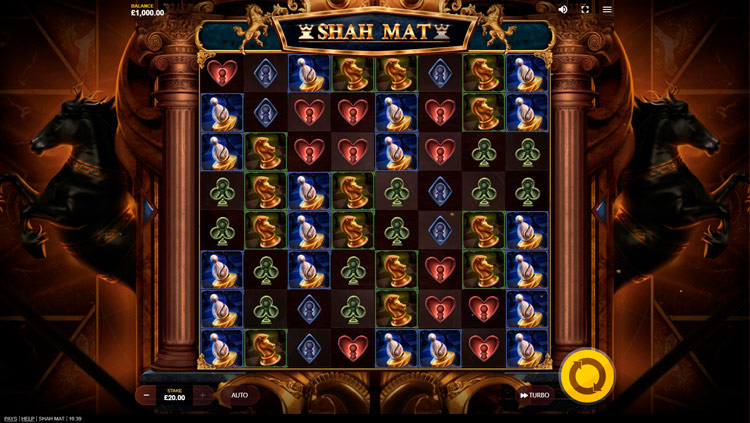The width and height of the screenshot is (750, 423).
Task: Open the hamburger menu
Action: pos(607,9)
